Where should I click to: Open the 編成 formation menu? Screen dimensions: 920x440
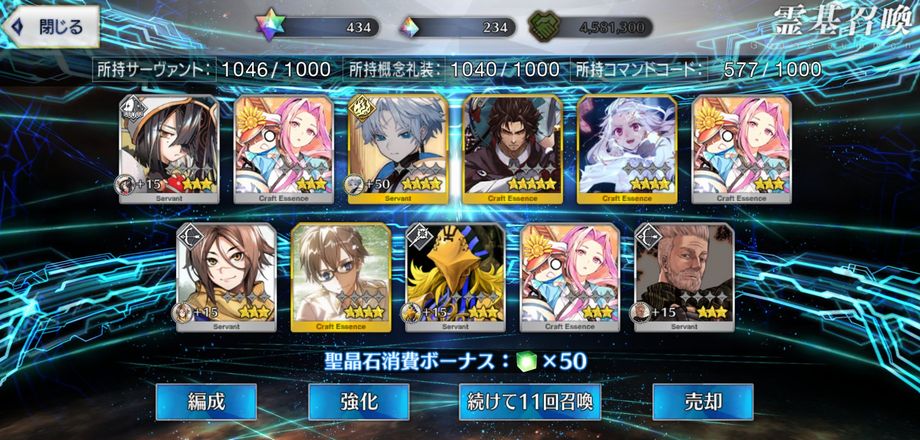(x=206, y=402)
